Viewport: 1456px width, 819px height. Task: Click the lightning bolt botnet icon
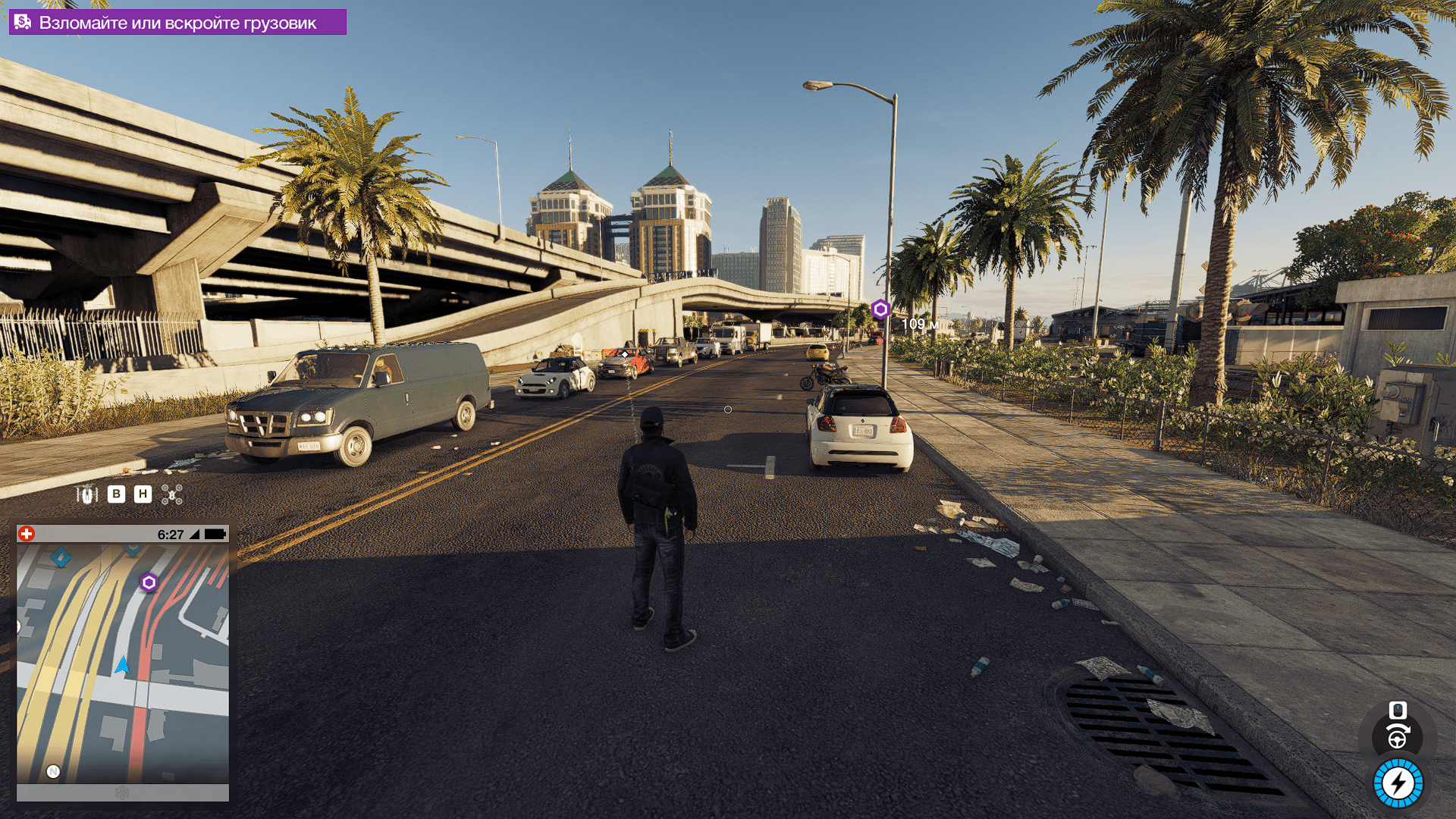coord(1398,783)
